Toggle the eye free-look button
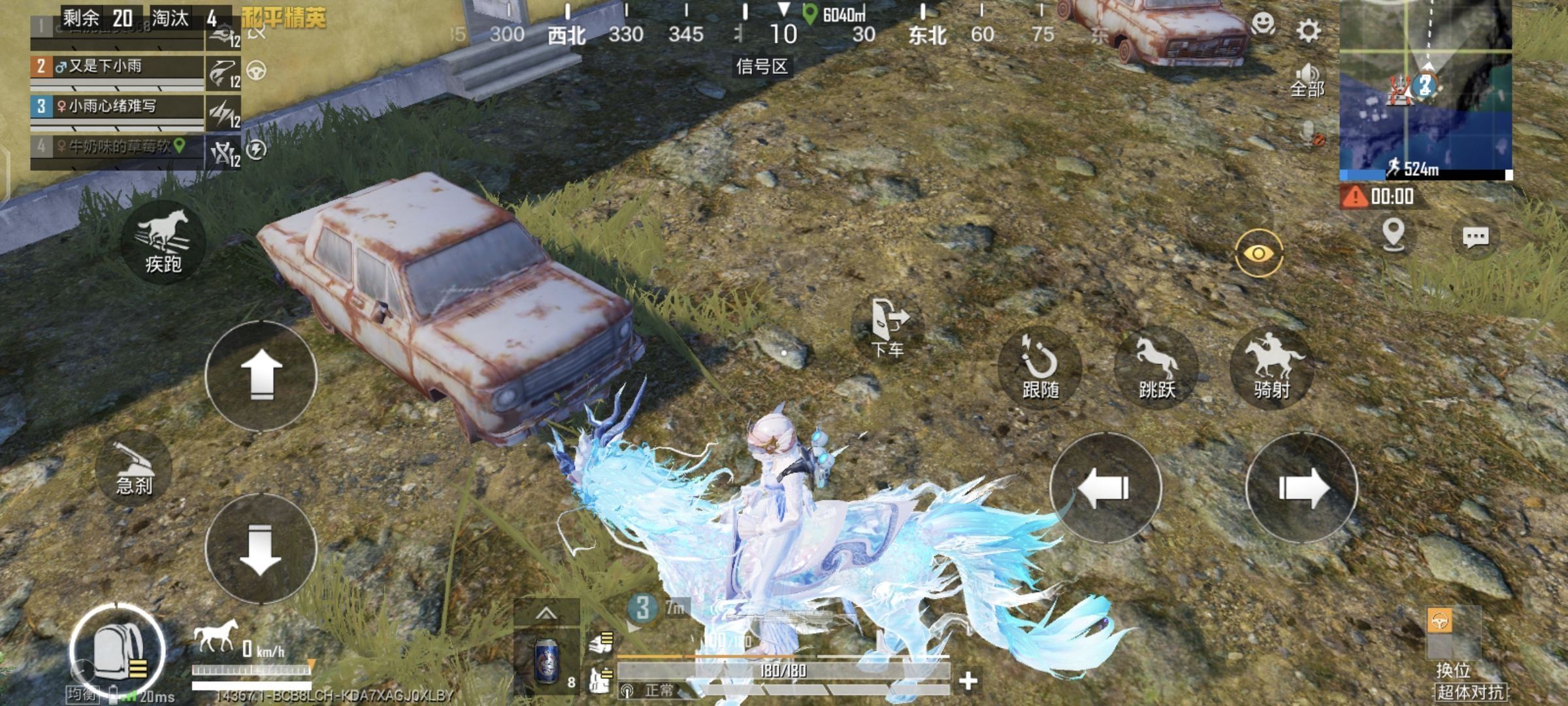This screenshot has height=706, width=1568. point(1259,253)
